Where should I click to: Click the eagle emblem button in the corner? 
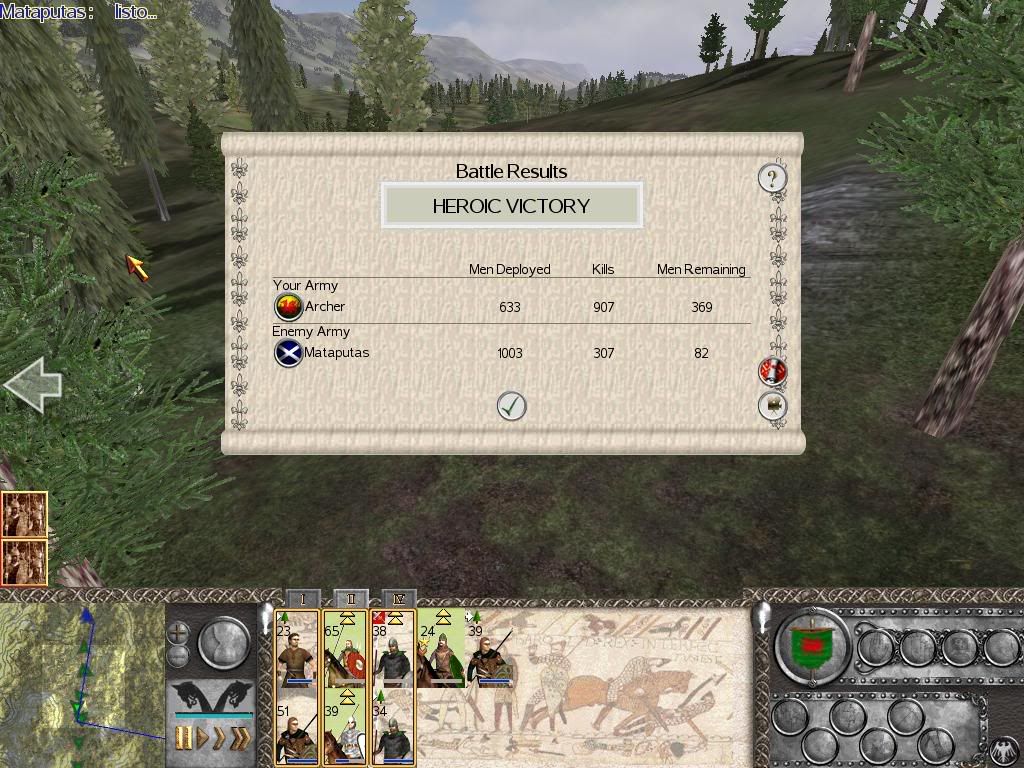[x=1003, y=750]
